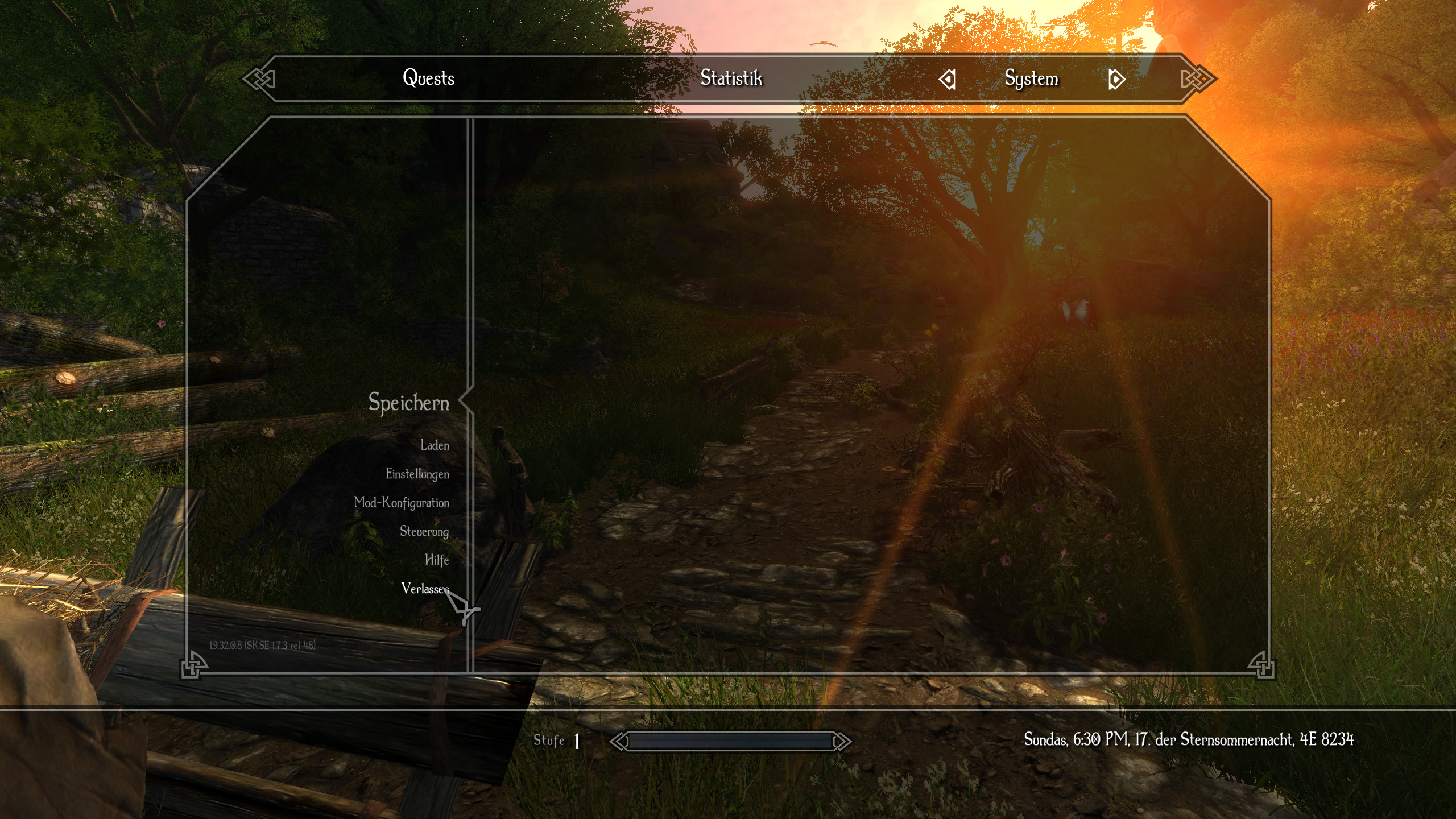The image size is (1456, 819).
Task: Choose Speichern to save the game
Action: 408,402
